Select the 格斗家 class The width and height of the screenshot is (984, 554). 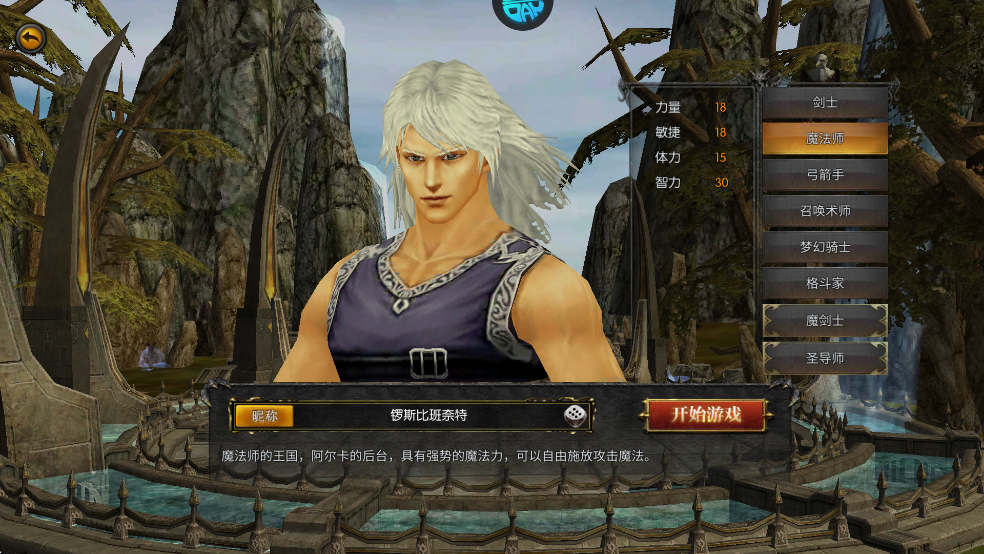(x=825, y=283)
